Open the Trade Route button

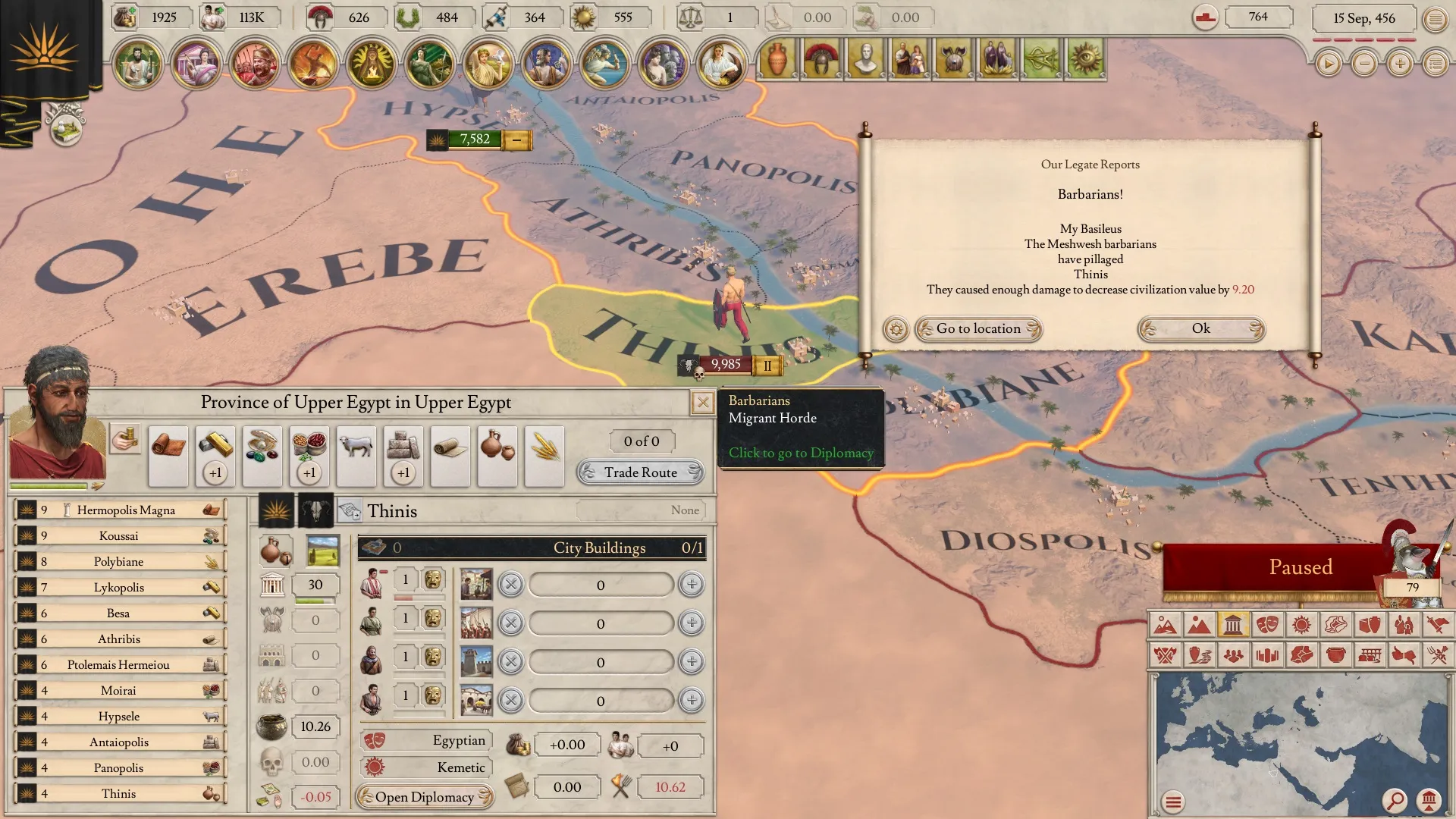coord(640,472)
